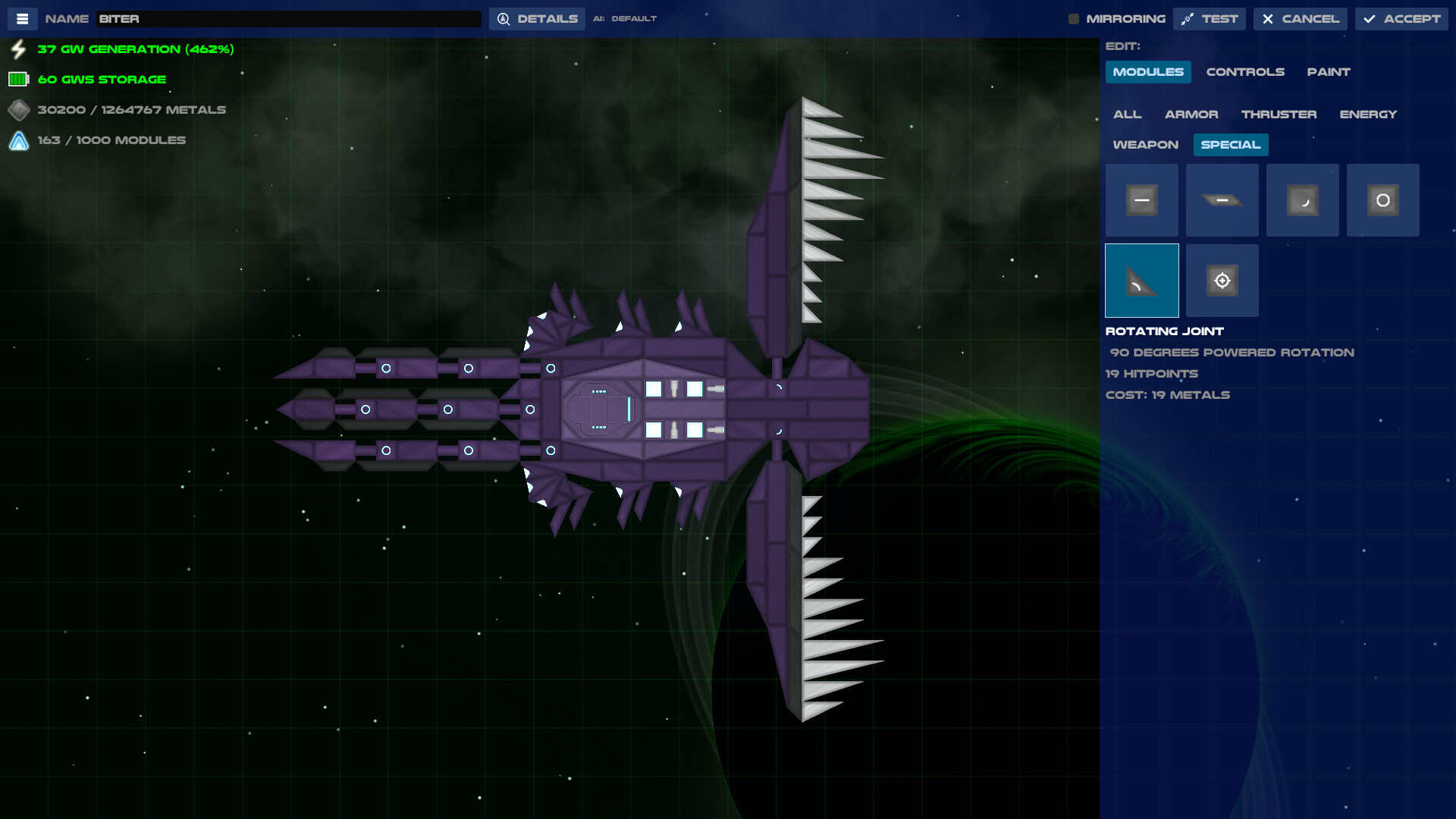Open the hamburger menu top left
1456x819 pixels.
click(x=23, y=18)
